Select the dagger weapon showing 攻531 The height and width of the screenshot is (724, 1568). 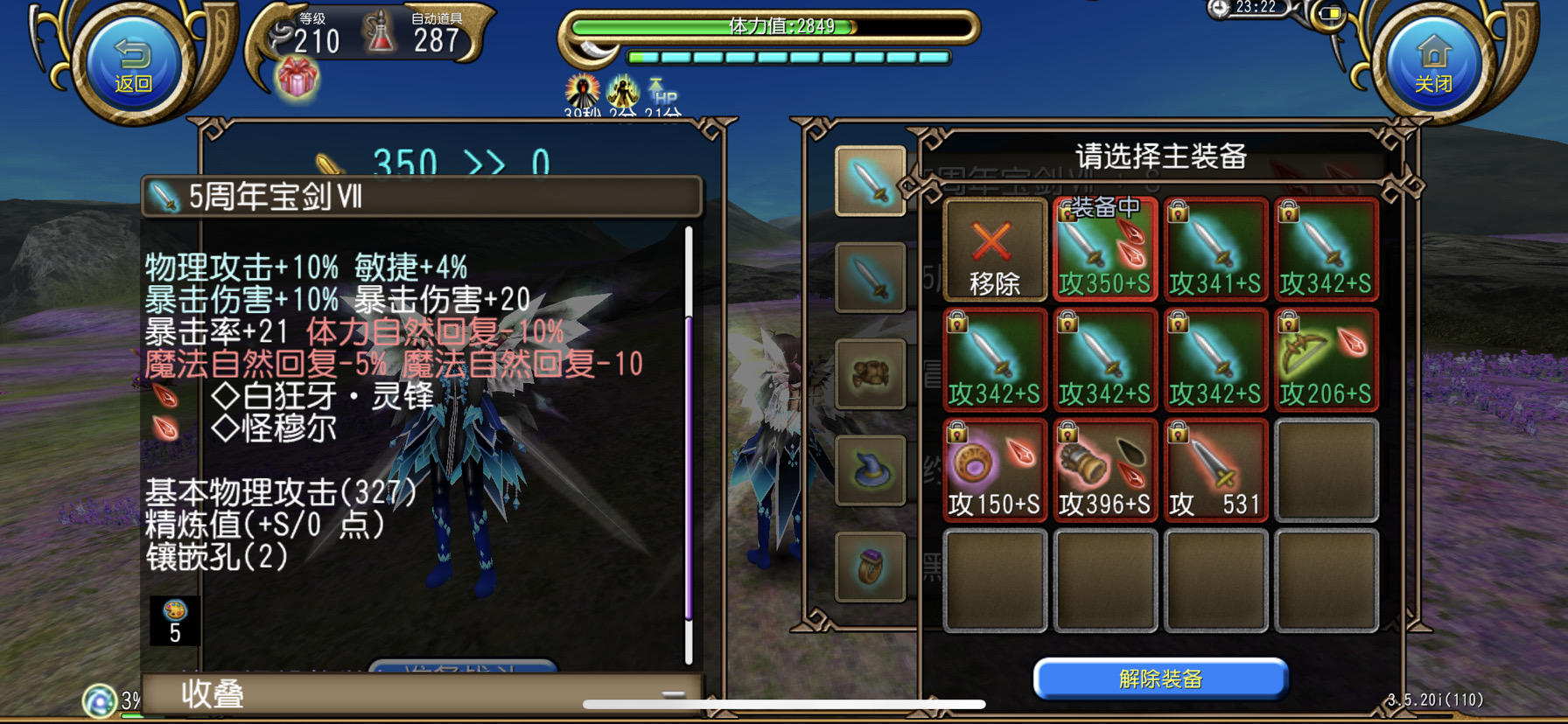1216,470
